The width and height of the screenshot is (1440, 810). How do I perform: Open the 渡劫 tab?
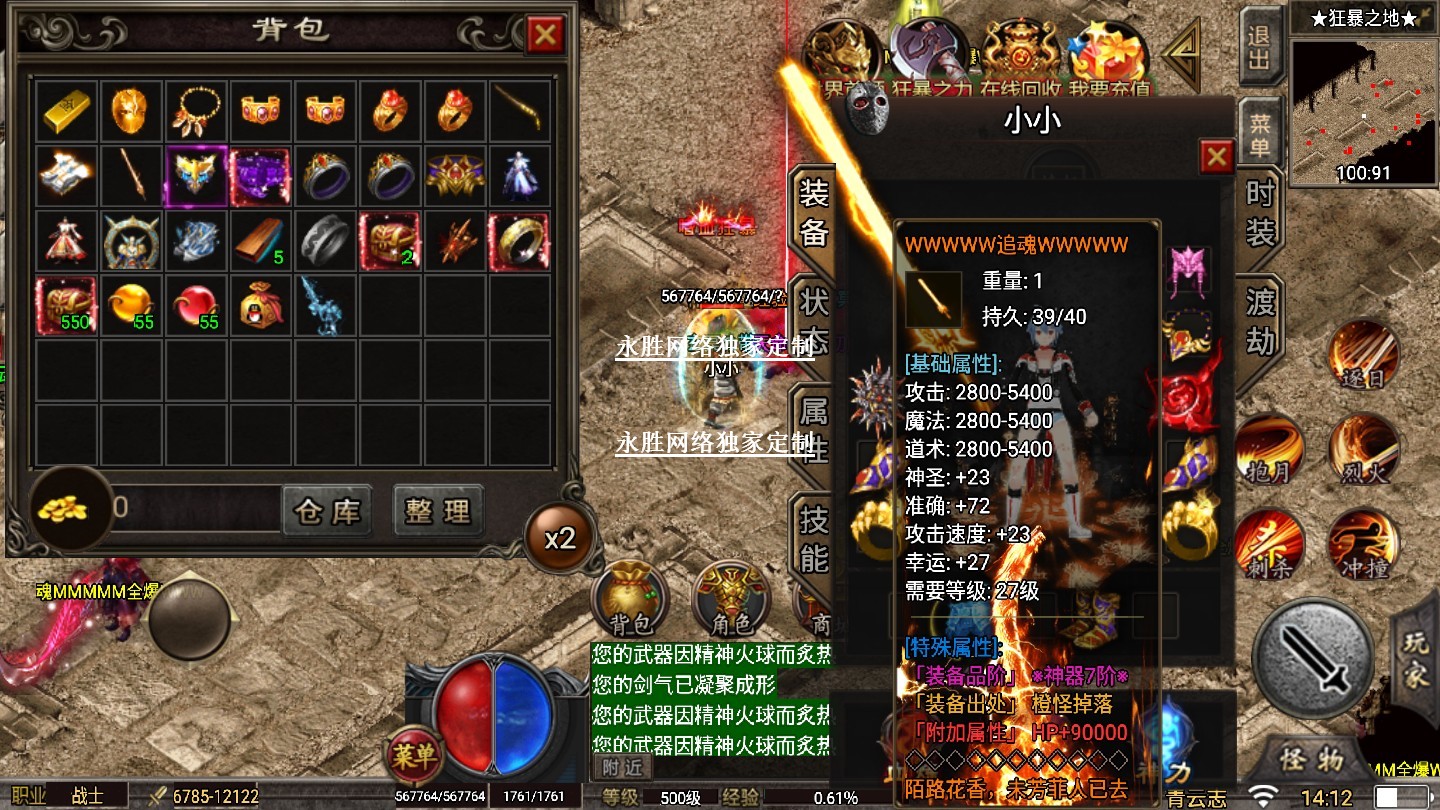point(1259,320)
